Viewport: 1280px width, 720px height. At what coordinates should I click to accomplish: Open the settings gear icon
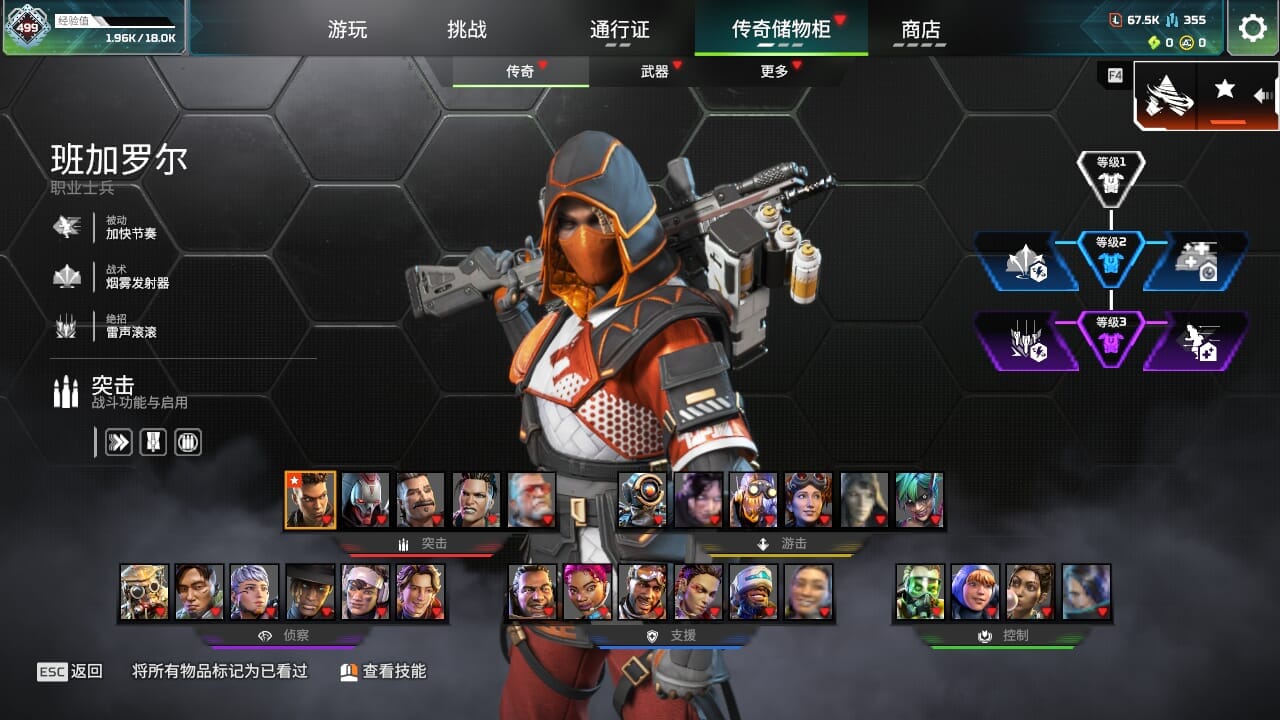(x=1252, y=28)
